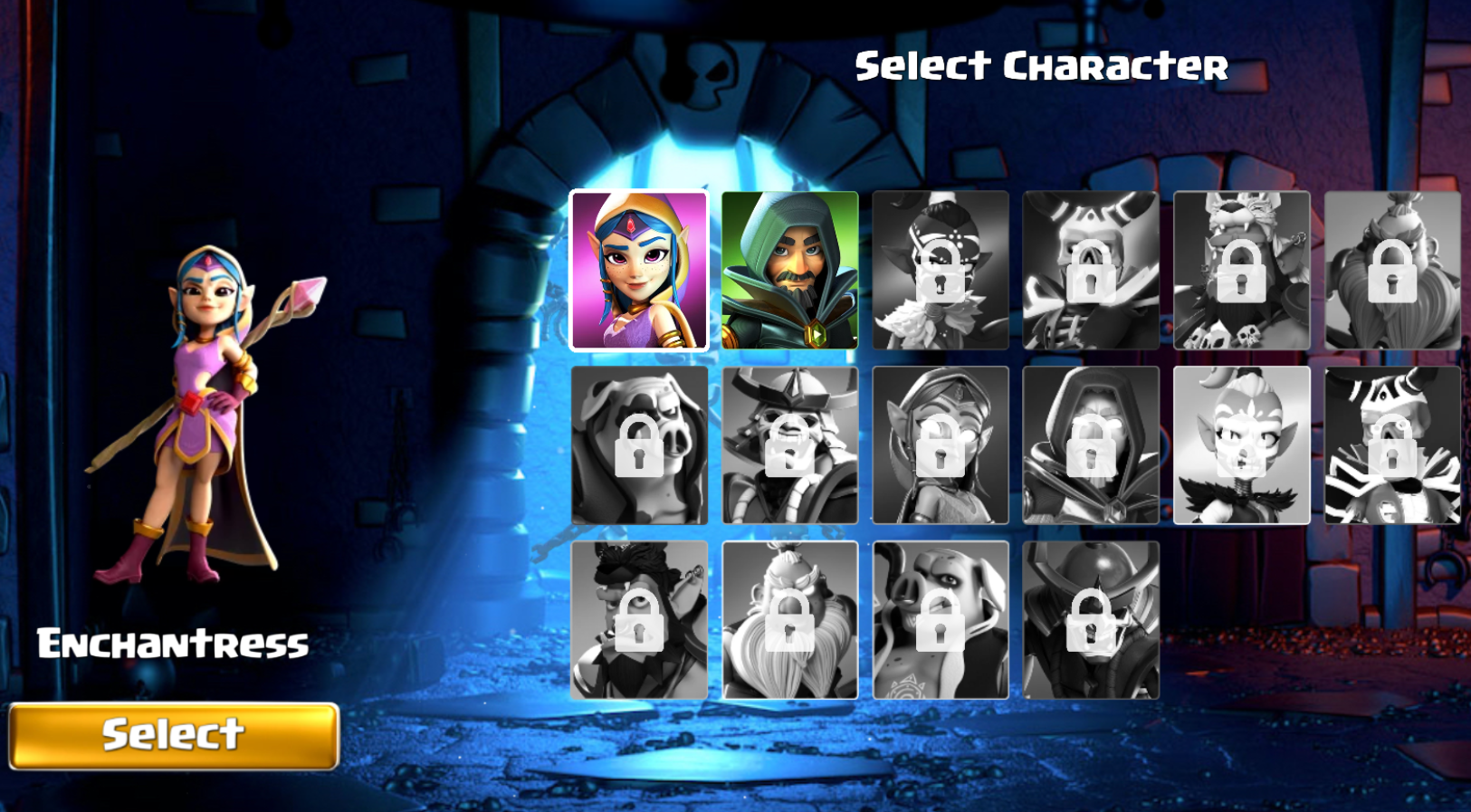Viewport: 1471px width, 812px height.
Task: Select the locked hooded bearded figure portrait
Action: tap(1091, 444)
